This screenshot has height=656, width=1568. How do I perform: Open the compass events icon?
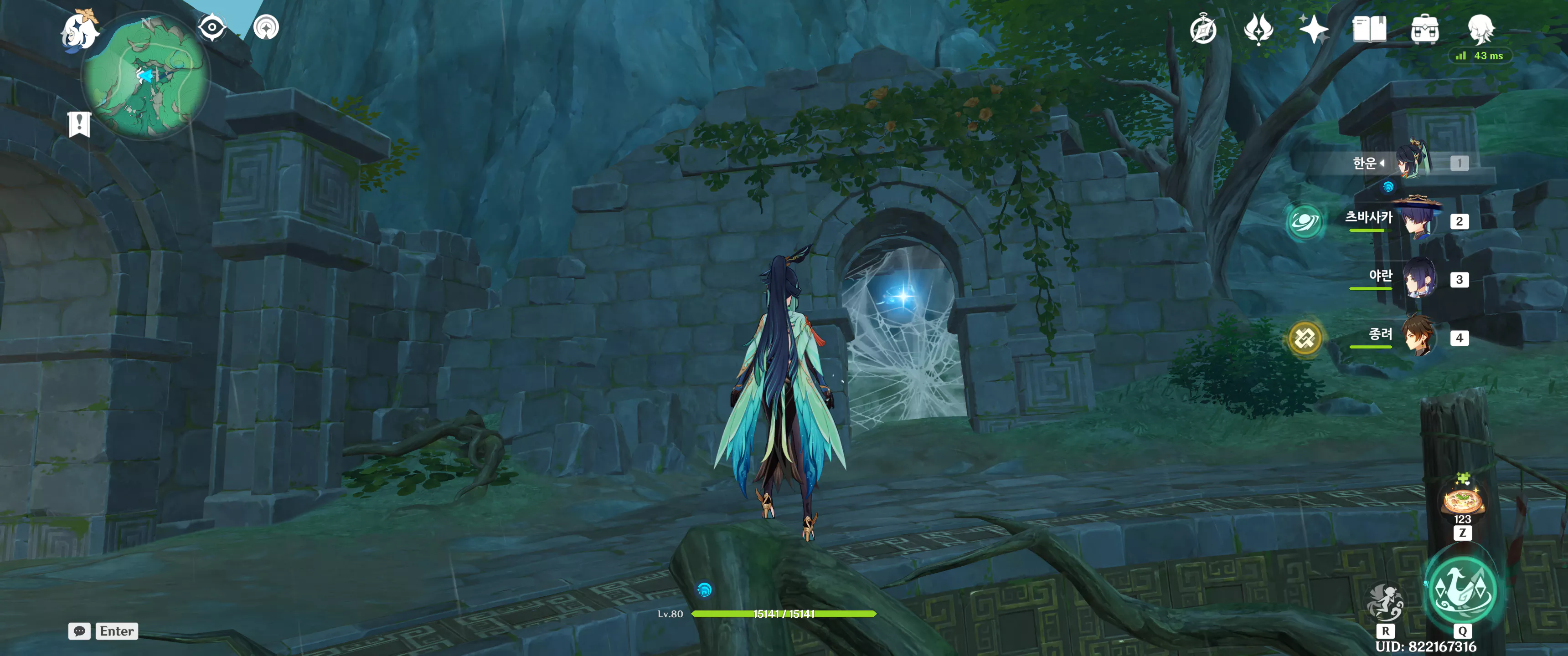point(1203,29)
